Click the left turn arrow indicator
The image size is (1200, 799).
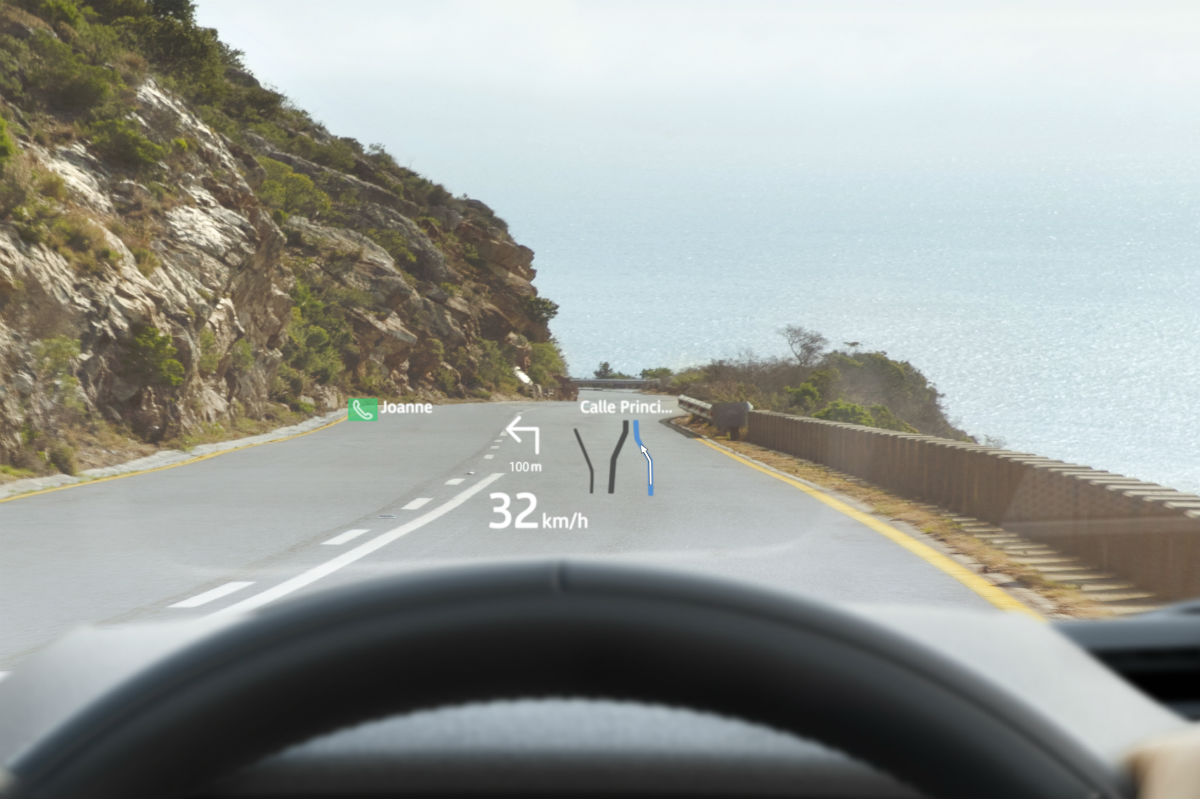523,435
